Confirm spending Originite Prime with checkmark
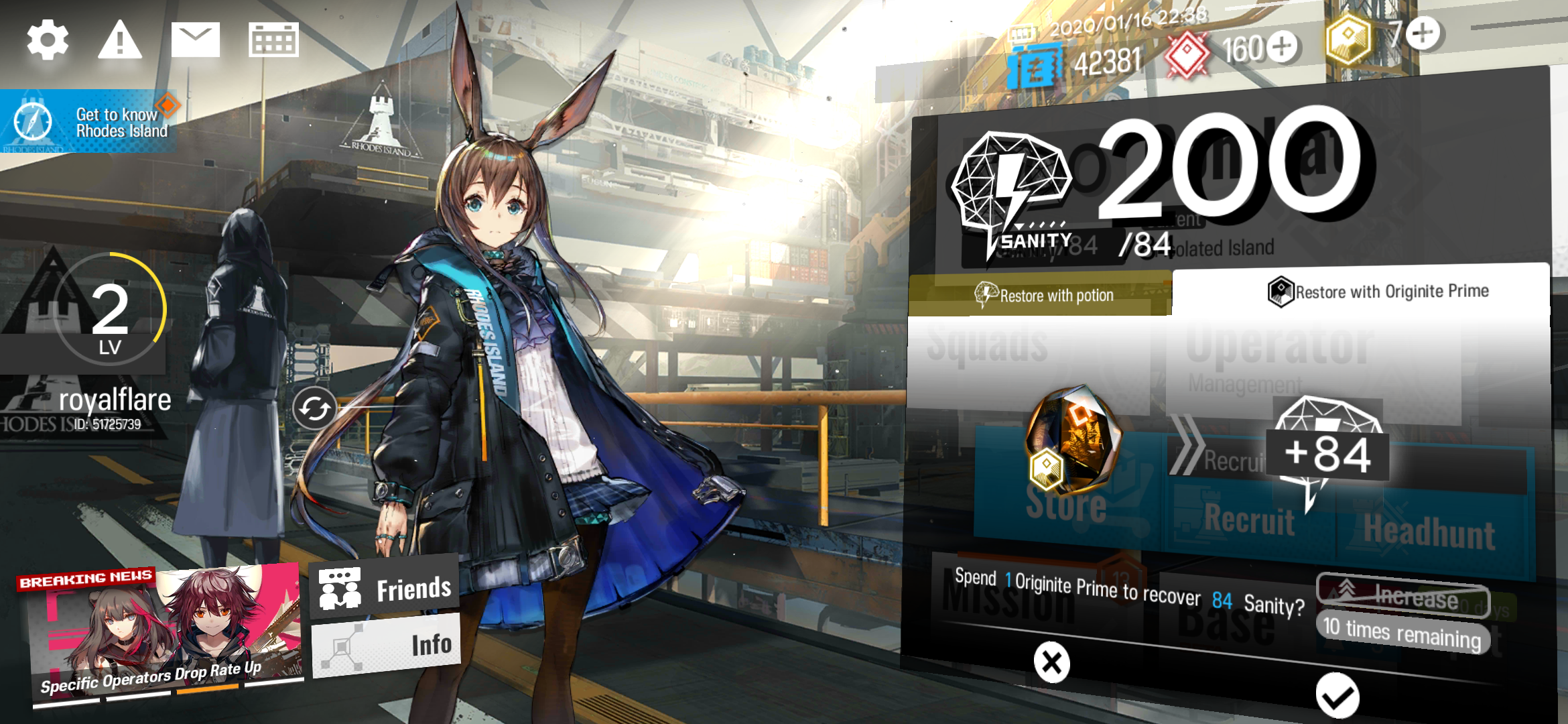This screenshot has width=1568, height=724. point(1337,697)
